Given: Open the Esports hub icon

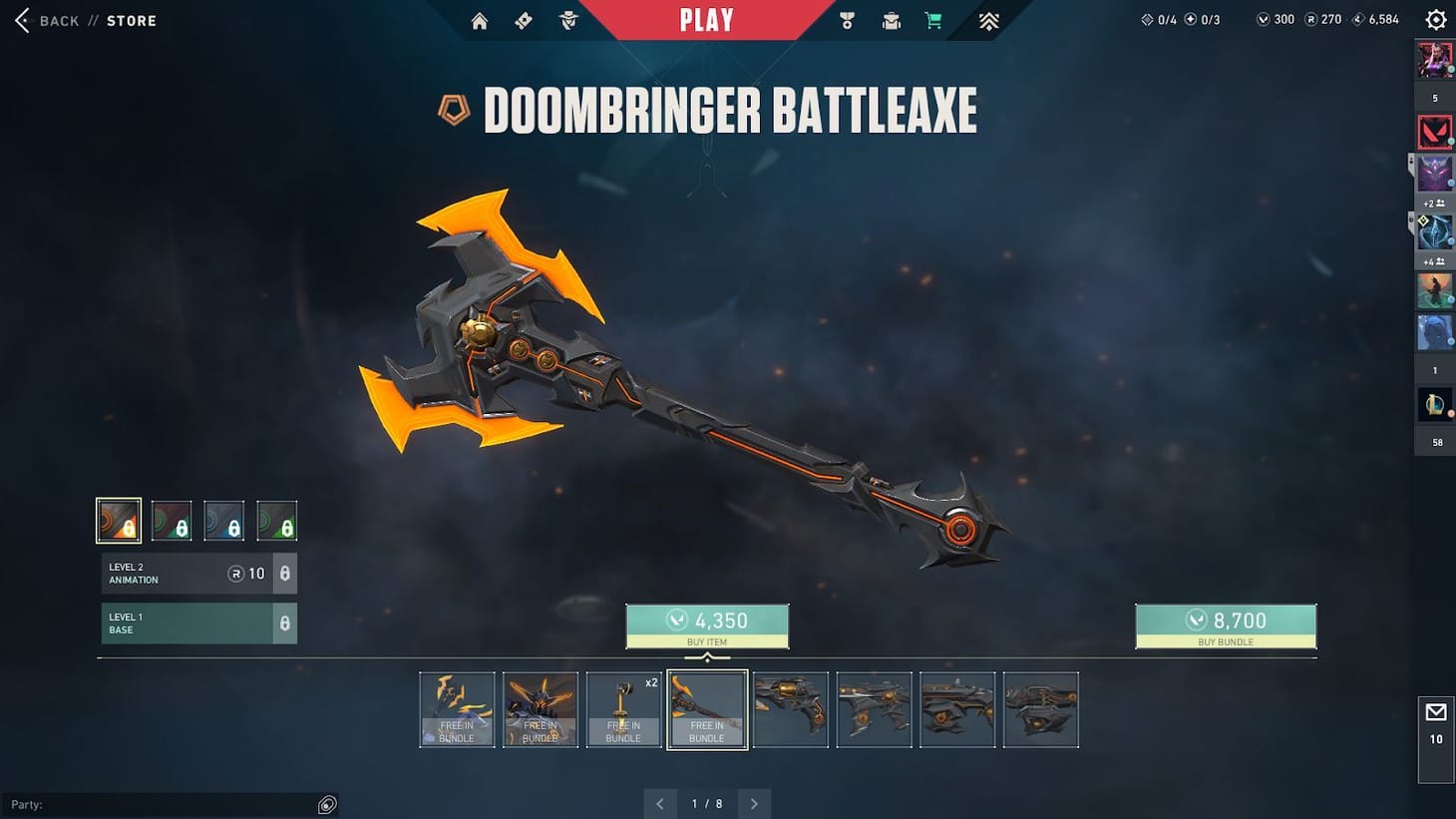Looking at the screenshot, I should pyautogui.click(x=987, y=20).
